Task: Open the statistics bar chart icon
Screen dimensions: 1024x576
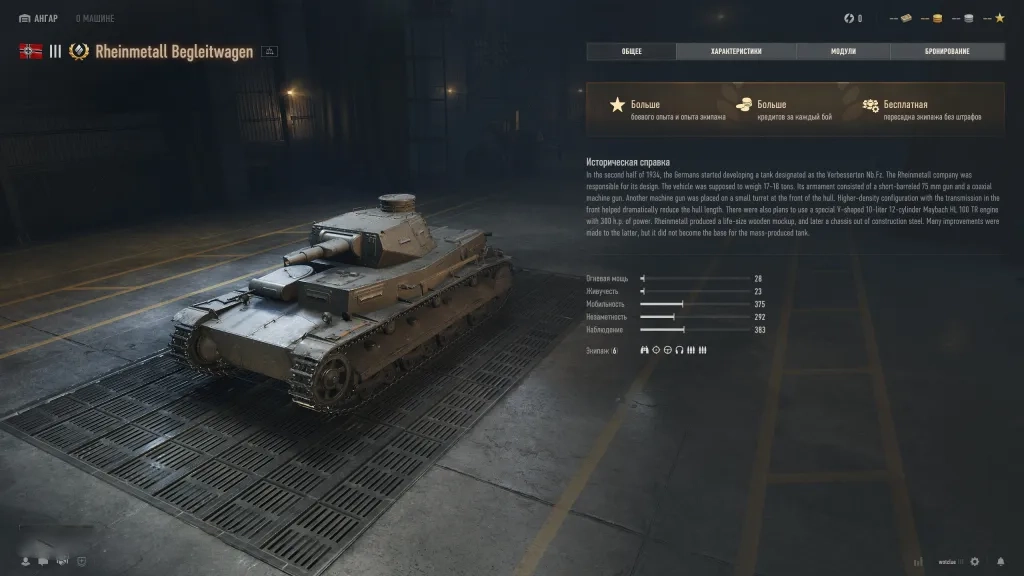Action: [918, 561]
